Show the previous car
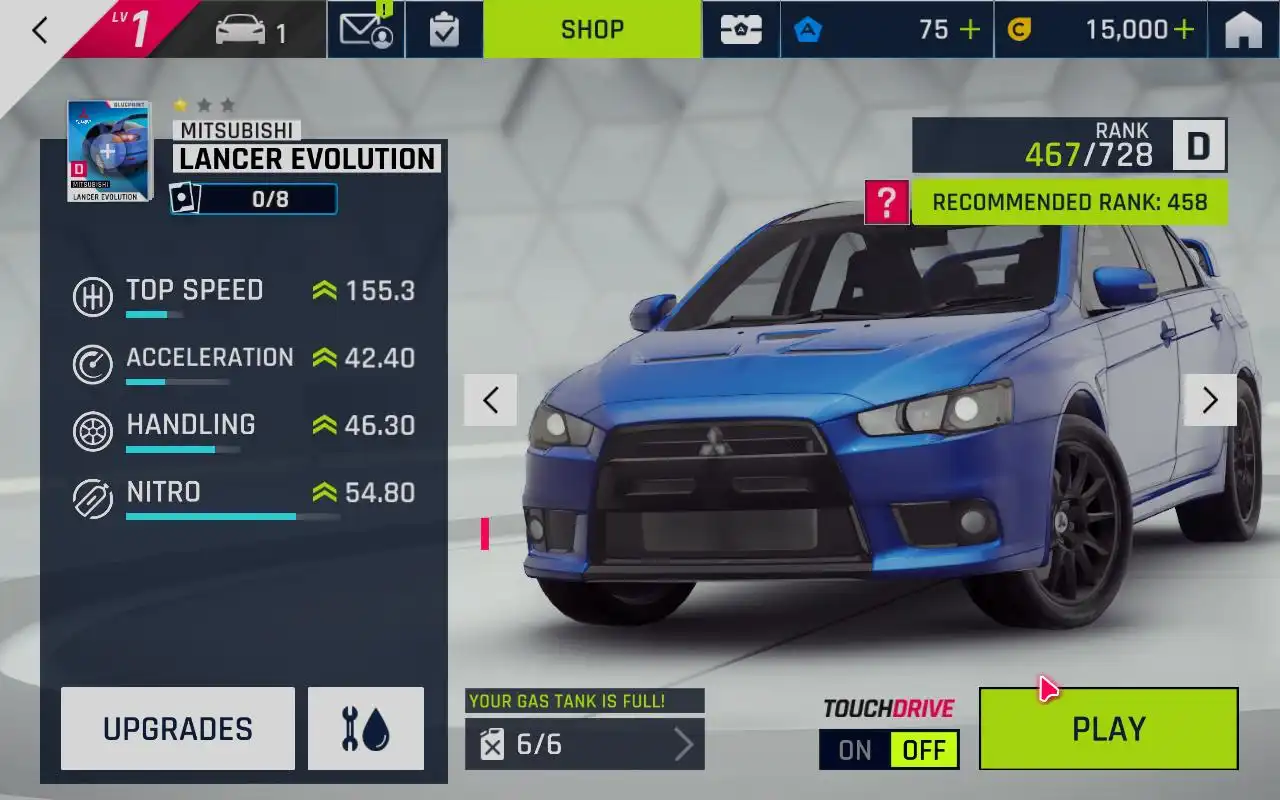 (x=490, y=400)
